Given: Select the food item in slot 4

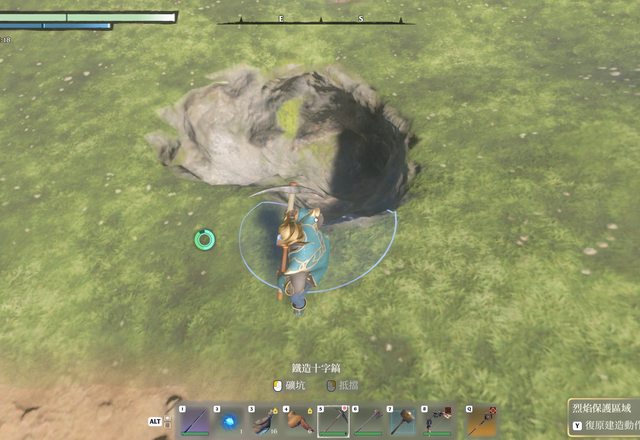Looking at the screenshot, I should tap(298, 421).
